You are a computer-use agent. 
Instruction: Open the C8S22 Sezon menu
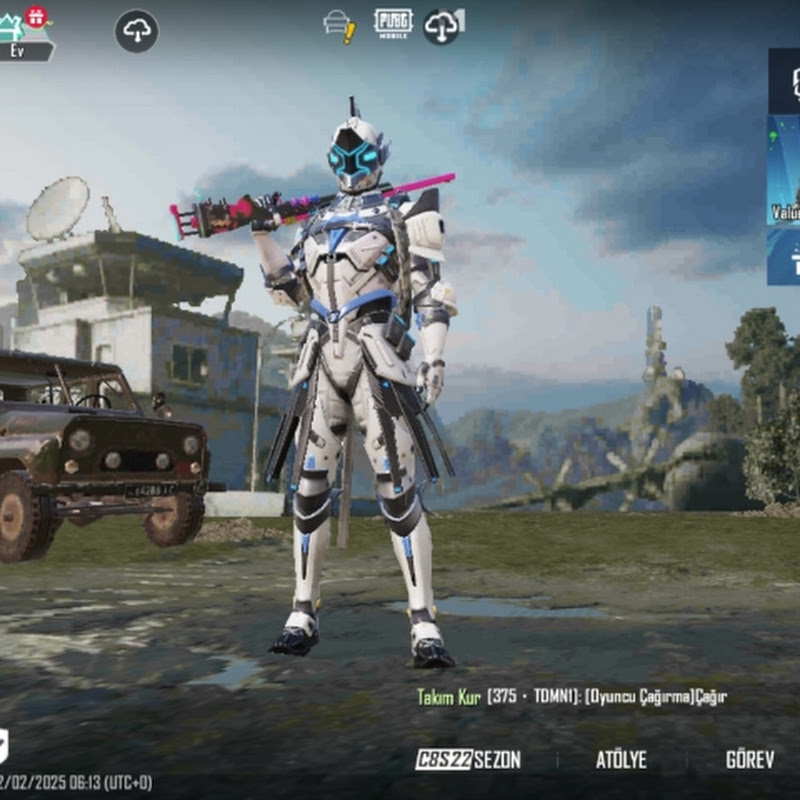(x=468, y=760)
